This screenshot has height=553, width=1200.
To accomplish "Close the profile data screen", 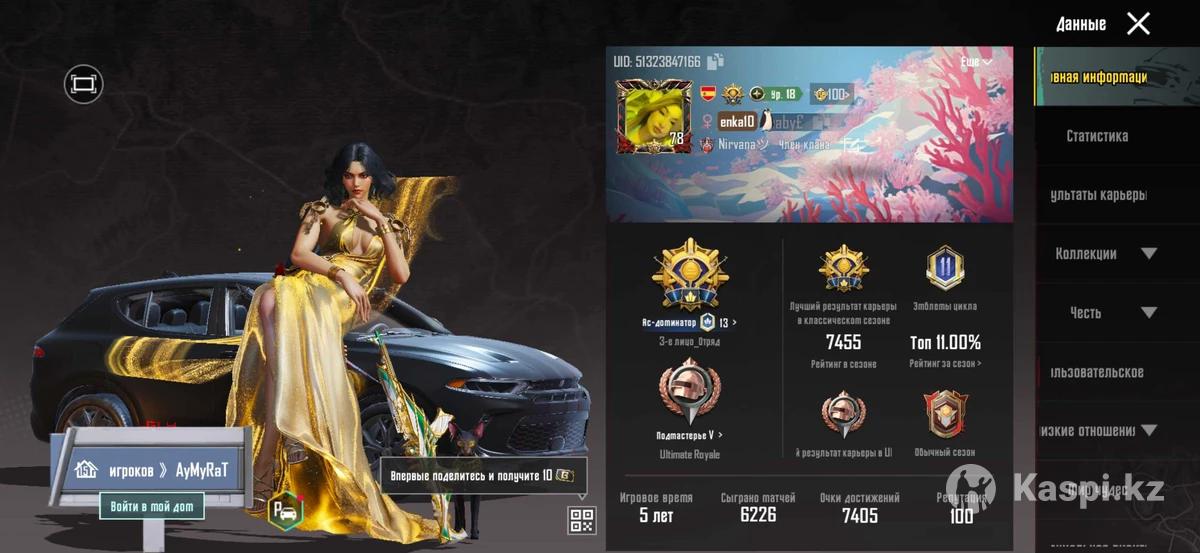I will point(1138,24).
